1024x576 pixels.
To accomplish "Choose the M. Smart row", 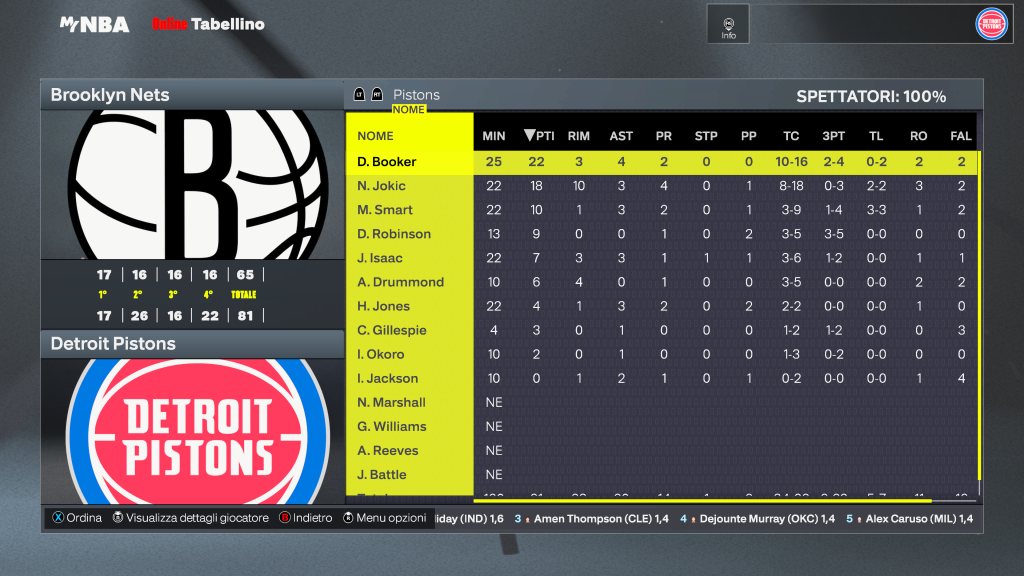I will click(x=385, y=210).
